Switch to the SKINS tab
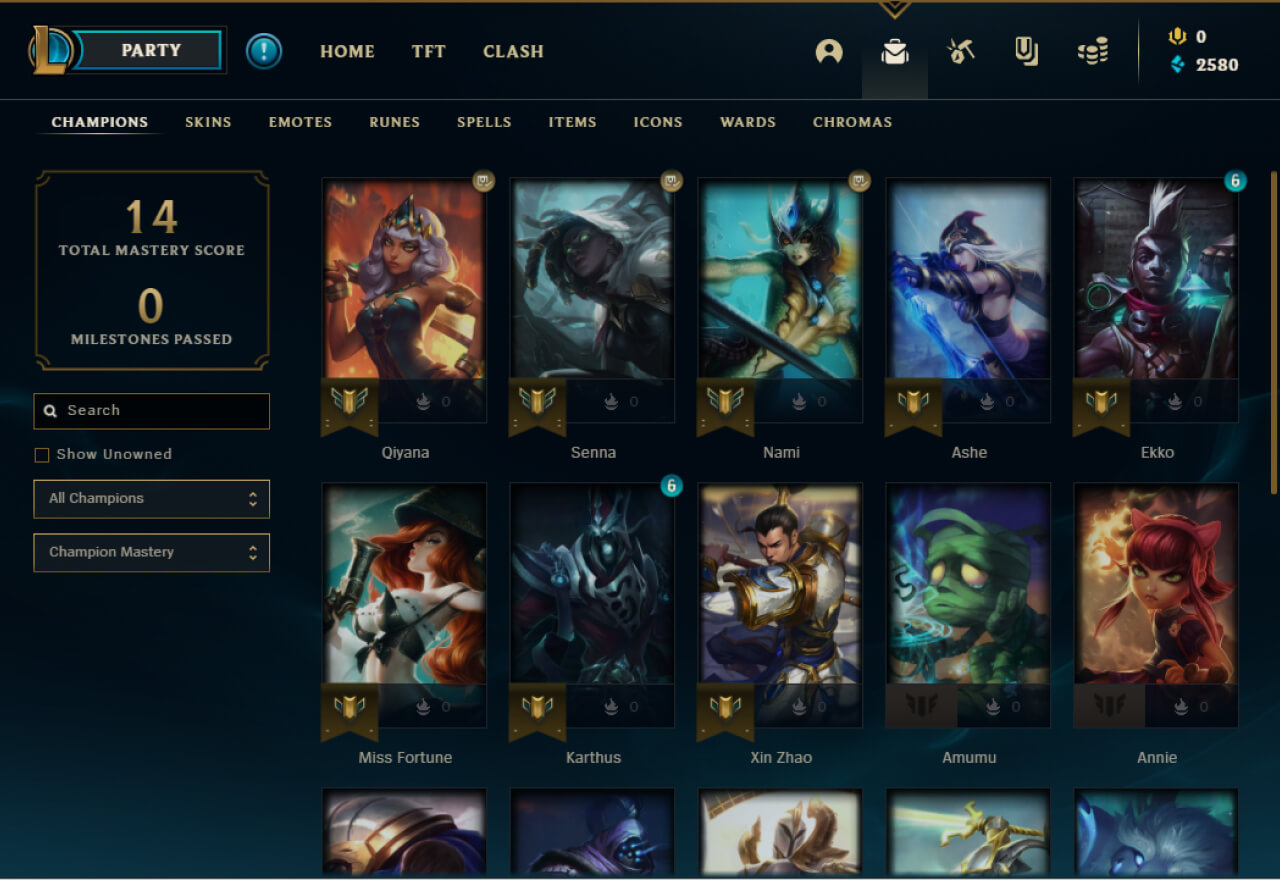Image resolution: width=1280 pixels, height=880 pixels. [208, 122]
